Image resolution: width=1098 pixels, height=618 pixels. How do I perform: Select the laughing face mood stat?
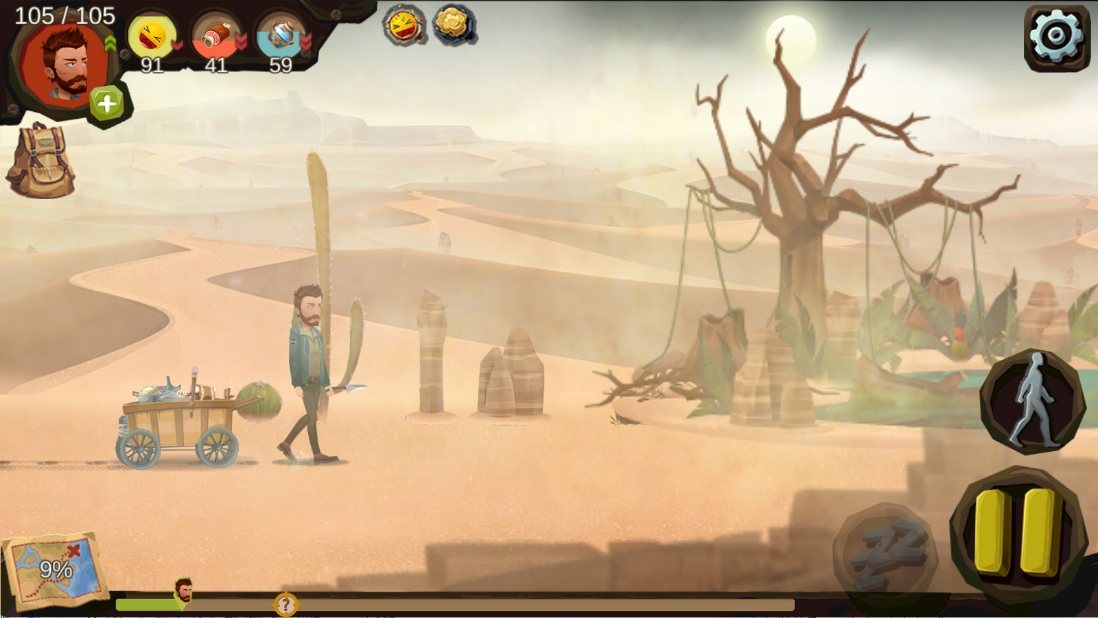151,37
